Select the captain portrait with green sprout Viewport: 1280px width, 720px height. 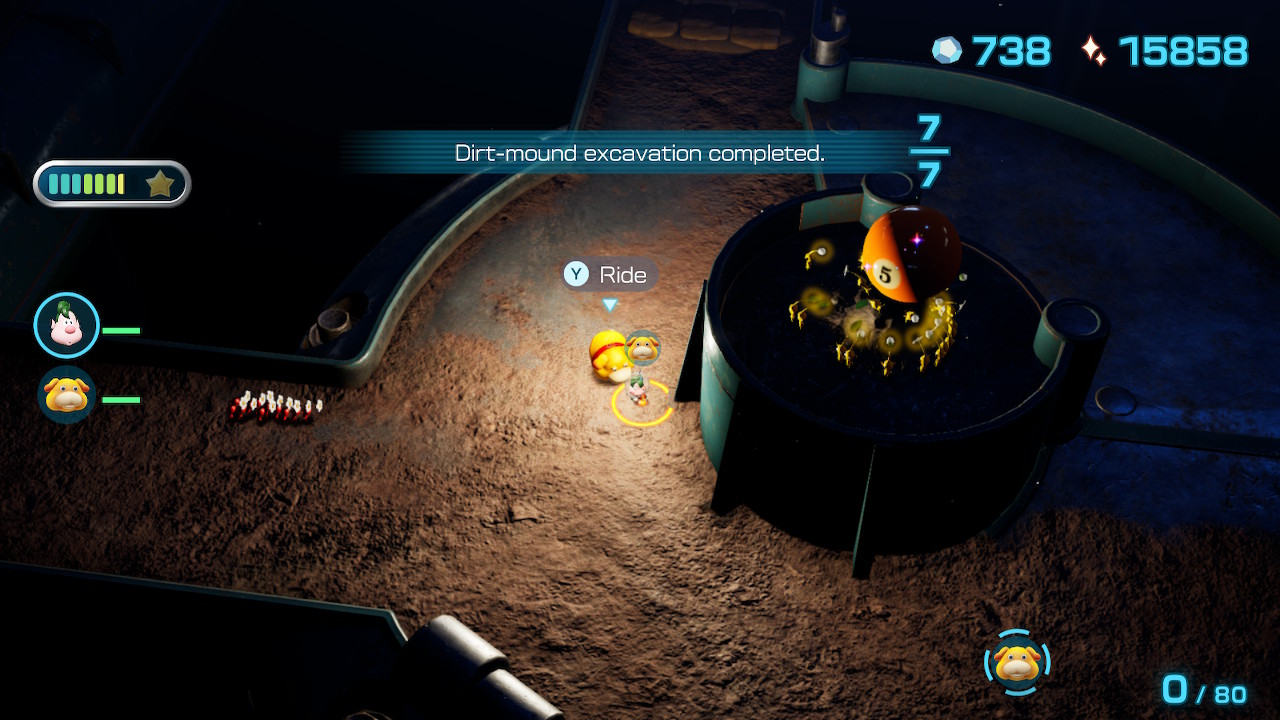[67, 325]
